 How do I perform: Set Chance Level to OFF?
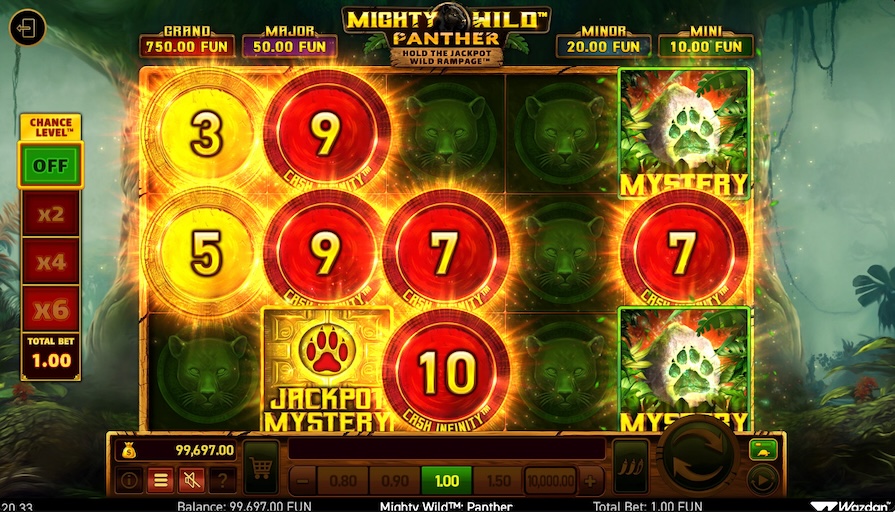click(x=50, y=165)
